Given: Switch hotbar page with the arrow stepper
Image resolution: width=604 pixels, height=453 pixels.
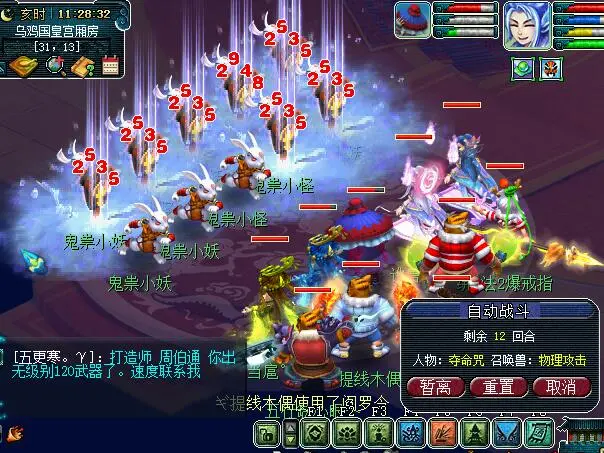Looking at the screenshot, I should pos(290,434).
